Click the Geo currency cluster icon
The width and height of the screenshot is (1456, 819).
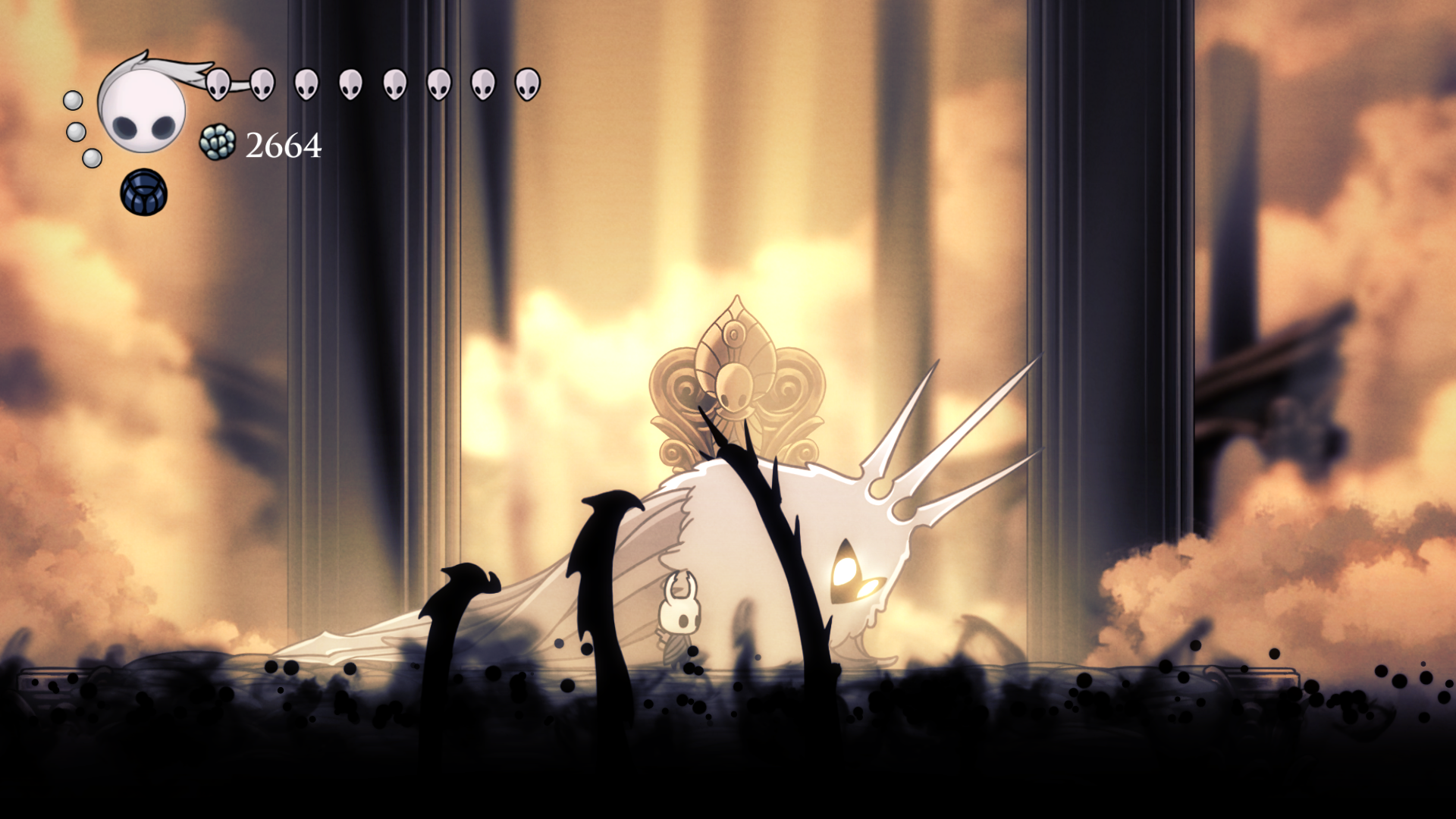click(x=218, y=143)
